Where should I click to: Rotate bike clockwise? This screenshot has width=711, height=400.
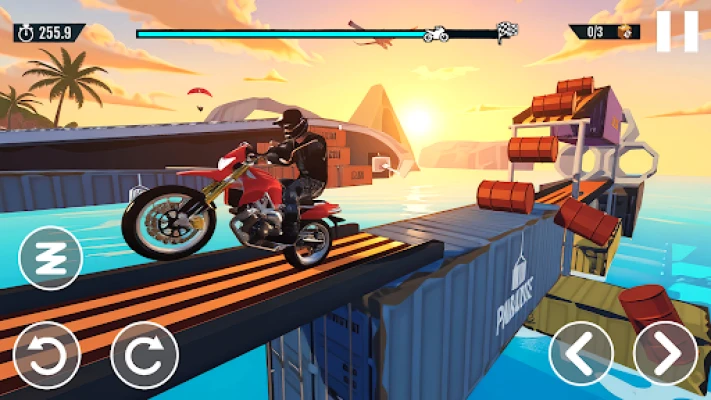143,353
